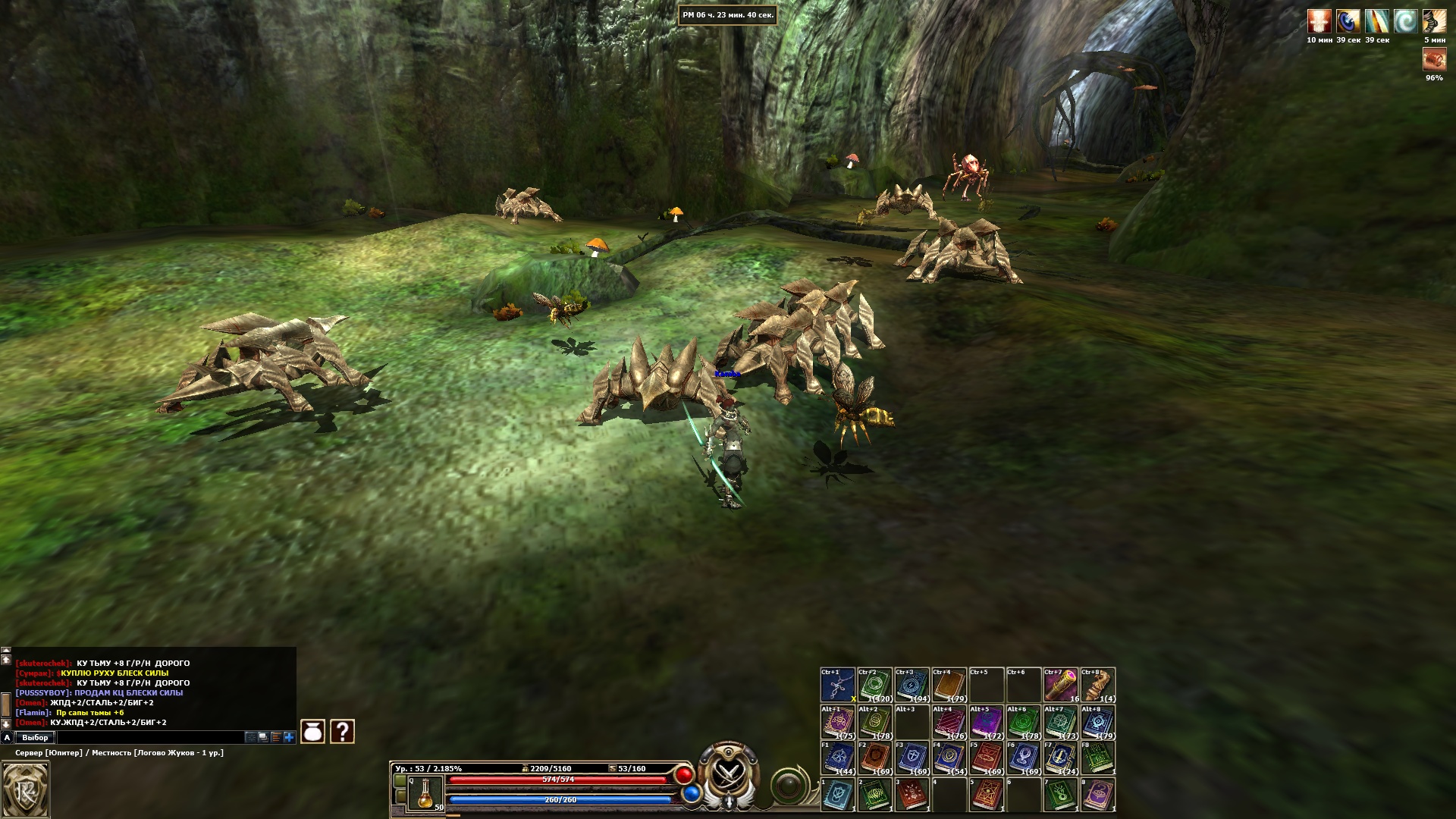Viewport: 1456px width, 819px height.
Task: Open help with the question mark button
Action: click(x=343, y=731)
